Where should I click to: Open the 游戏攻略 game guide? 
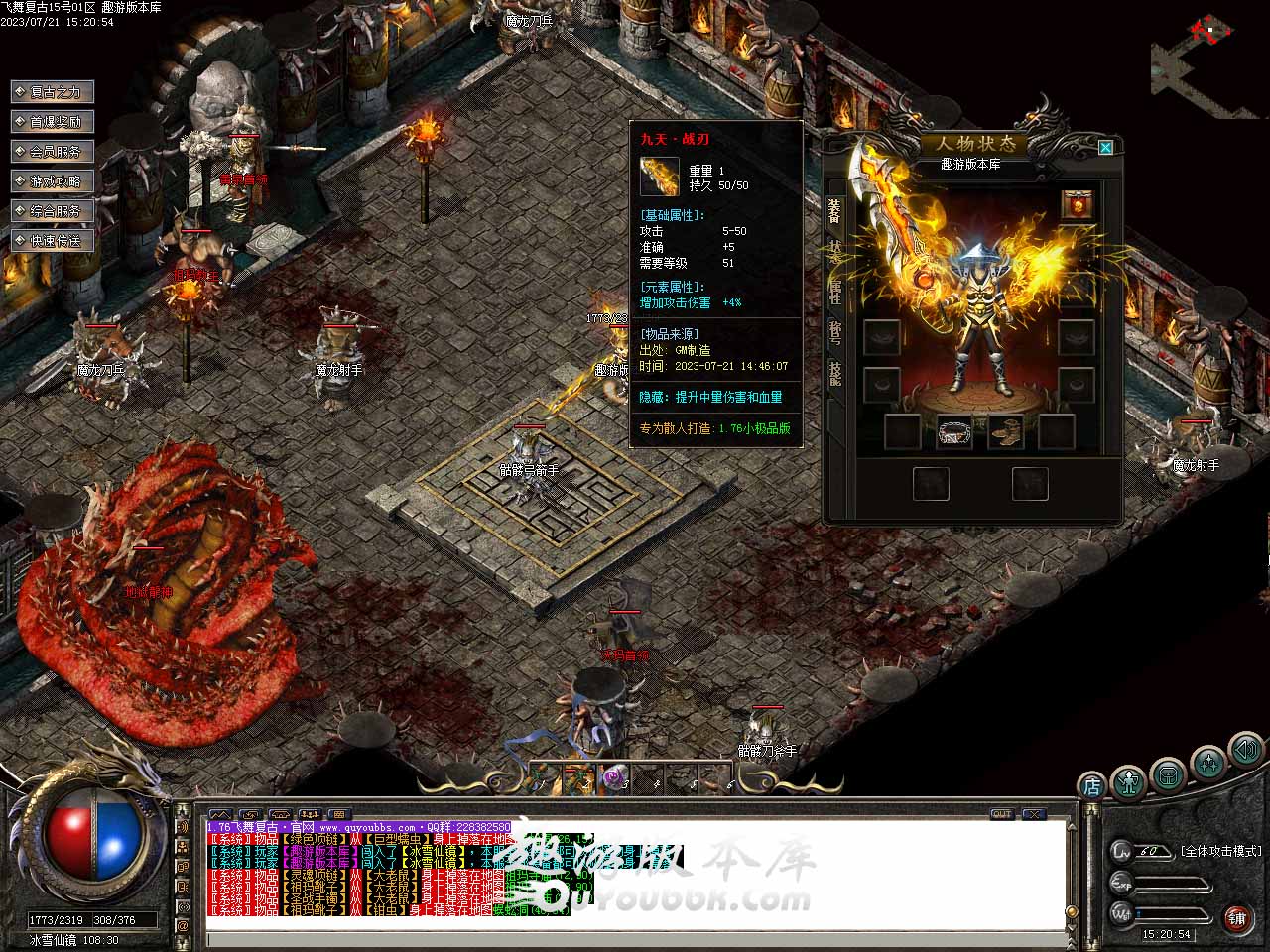(54, 181)
